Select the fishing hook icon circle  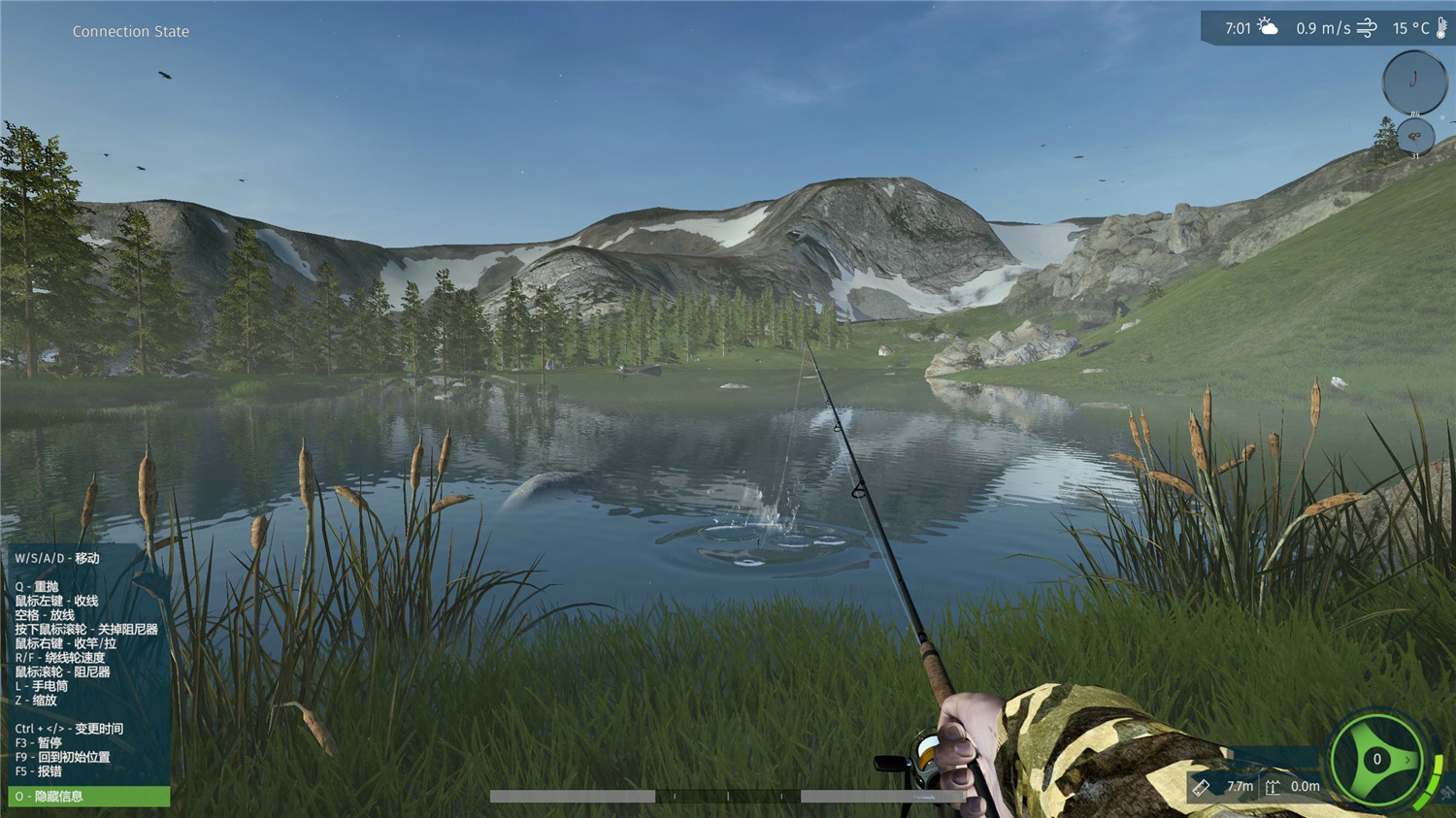[x=1414, y=81]
